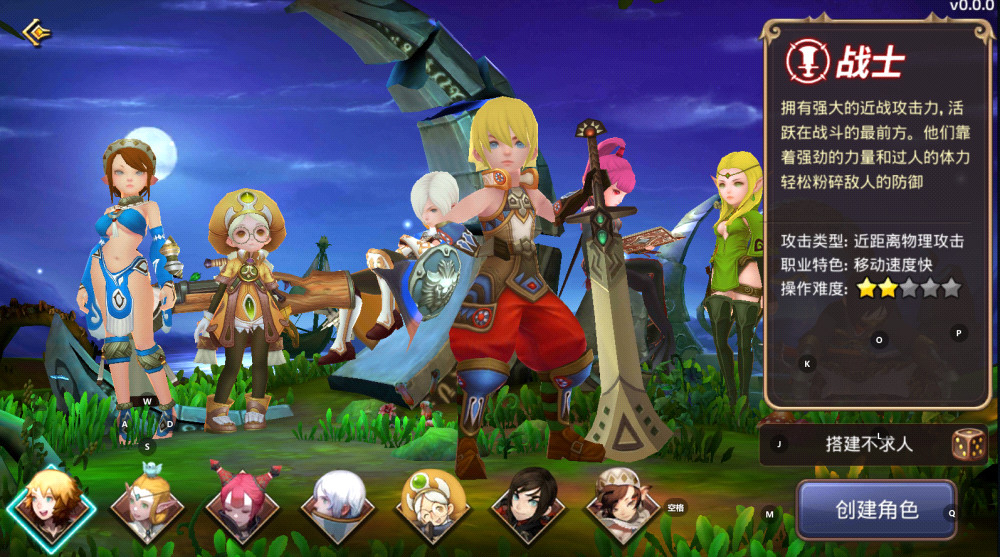The width and height of the screenshot is (1000, 557).
Task: Create the character with 创建角色 button
Action: coord(876,509)
